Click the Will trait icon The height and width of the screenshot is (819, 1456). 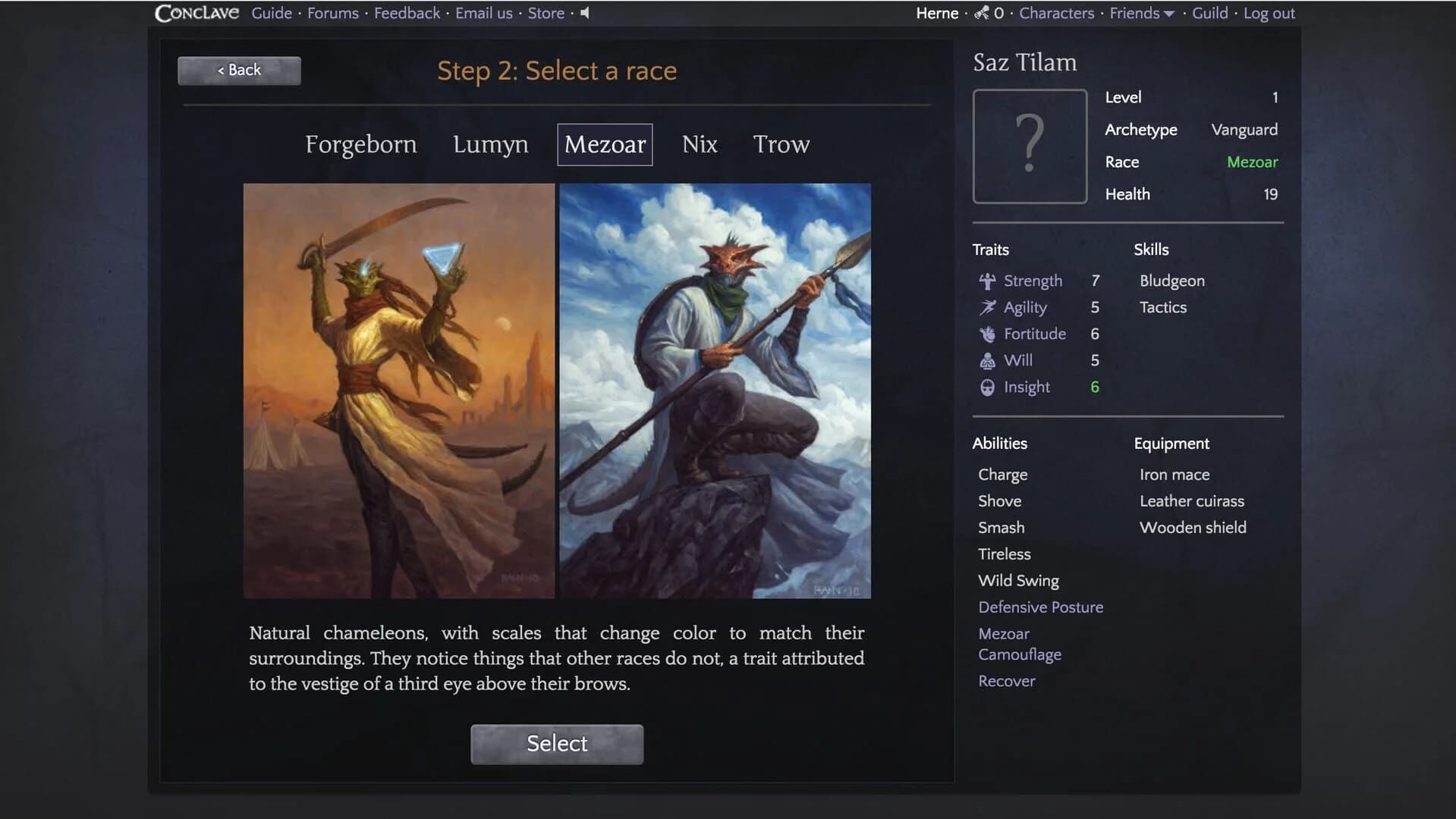[x=987, y=360]
